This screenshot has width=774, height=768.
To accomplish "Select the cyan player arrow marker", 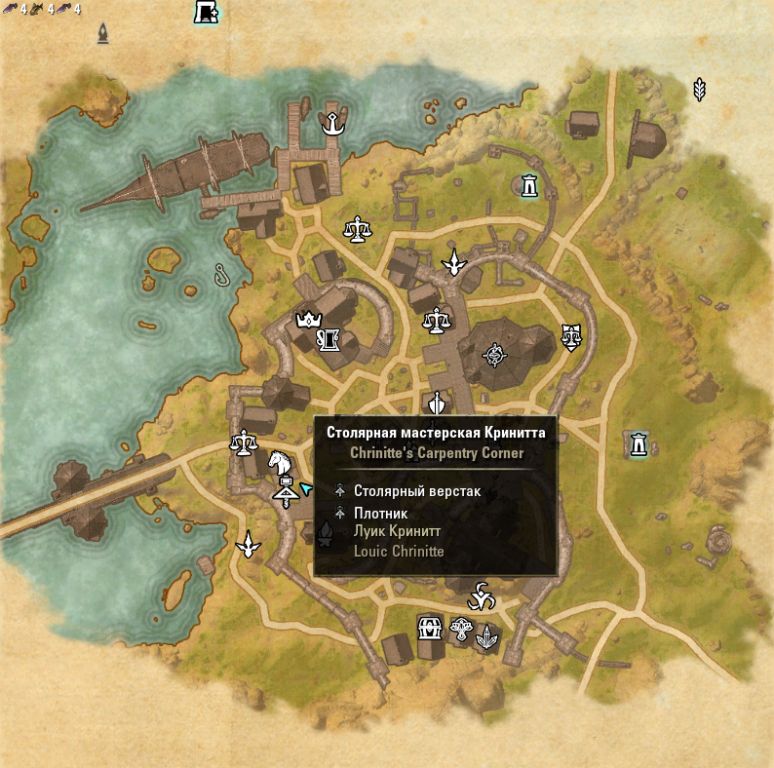I will pyautogui.click(x=306, y=488).
